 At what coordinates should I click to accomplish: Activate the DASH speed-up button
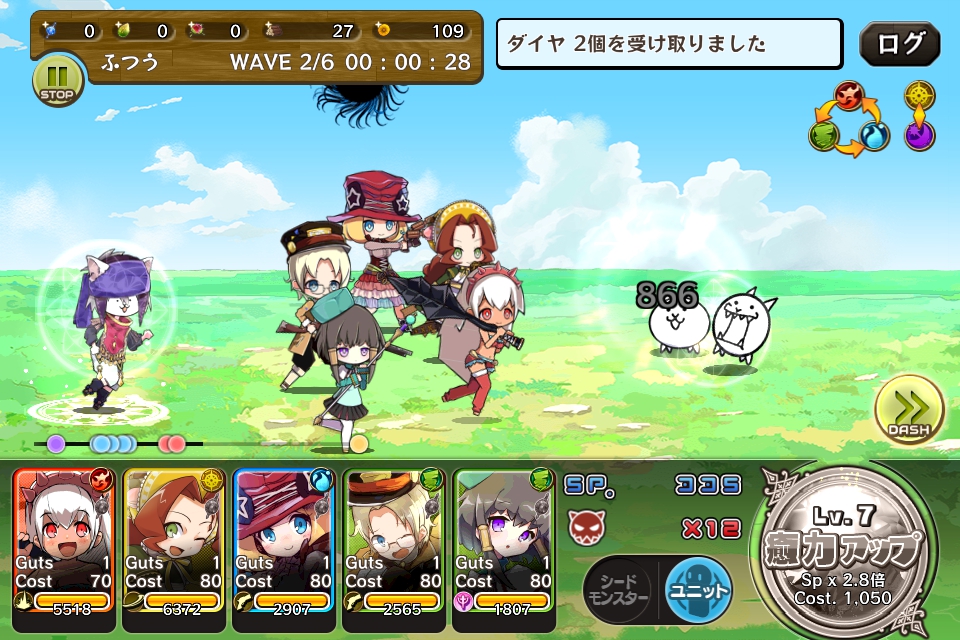[909, 411]
